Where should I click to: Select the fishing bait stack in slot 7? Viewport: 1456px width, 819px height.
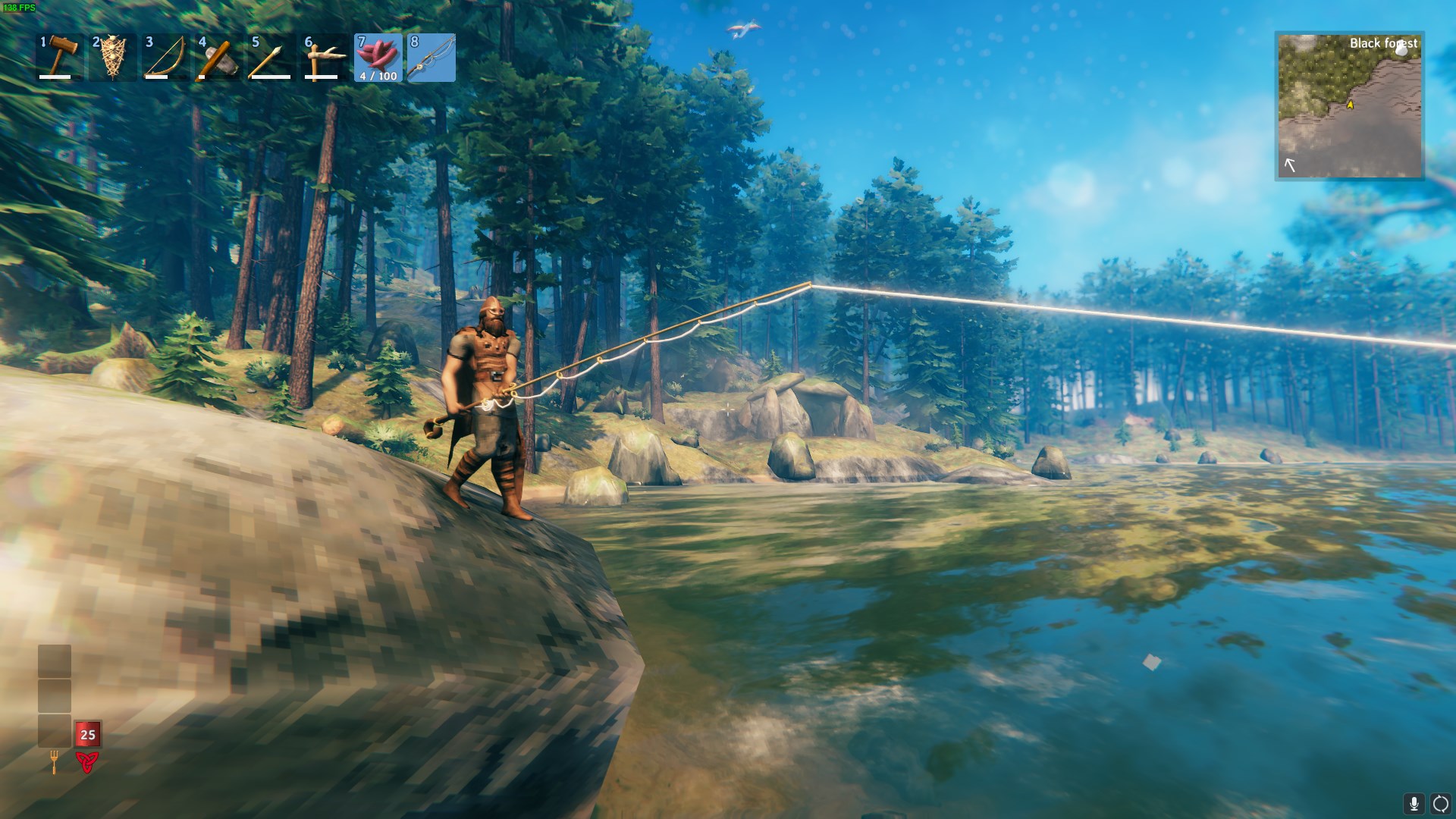(378, 58)
